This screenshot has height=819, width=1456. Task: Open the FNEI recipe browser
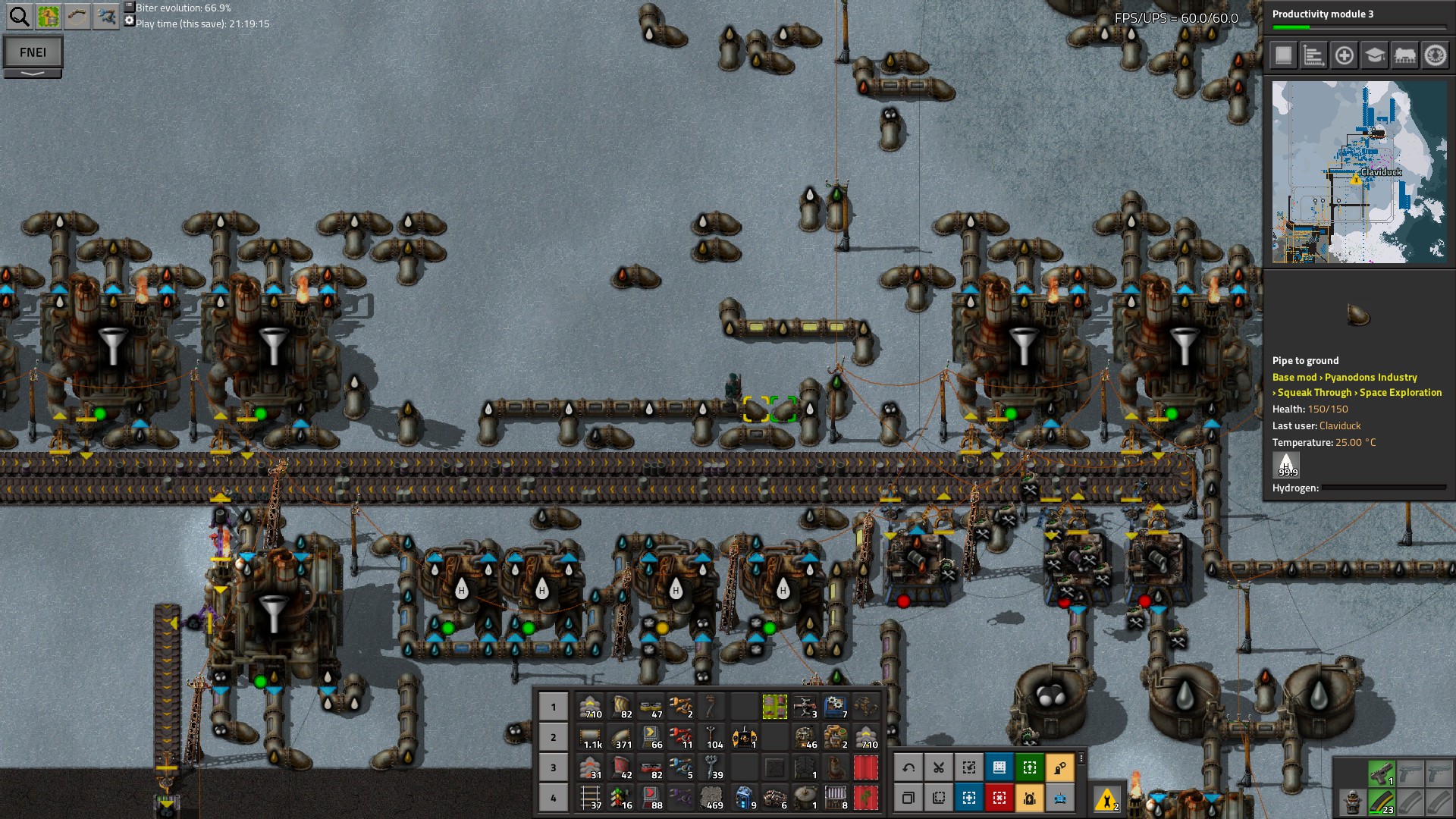(x=33, y=52)
